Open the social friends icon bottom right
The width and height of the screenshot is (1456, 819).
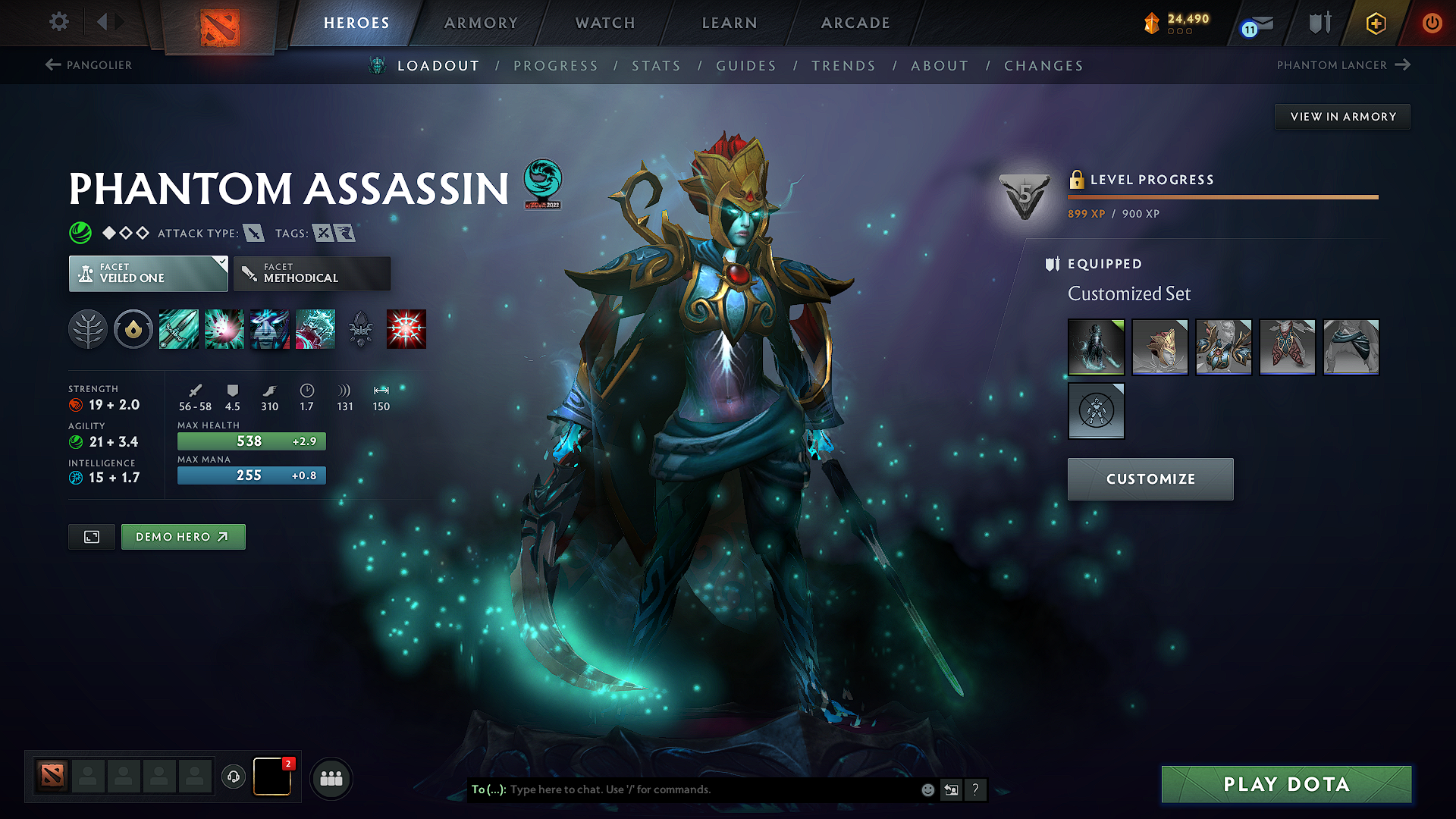pos(331,778)
